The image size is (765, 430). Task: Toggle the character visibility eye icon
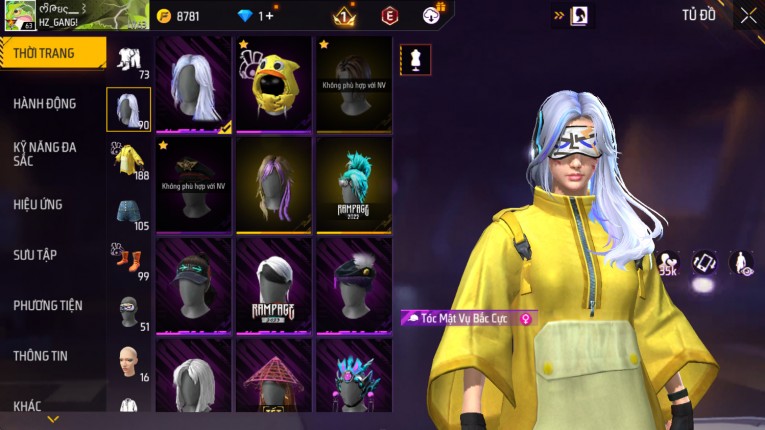tap(741, 263)
